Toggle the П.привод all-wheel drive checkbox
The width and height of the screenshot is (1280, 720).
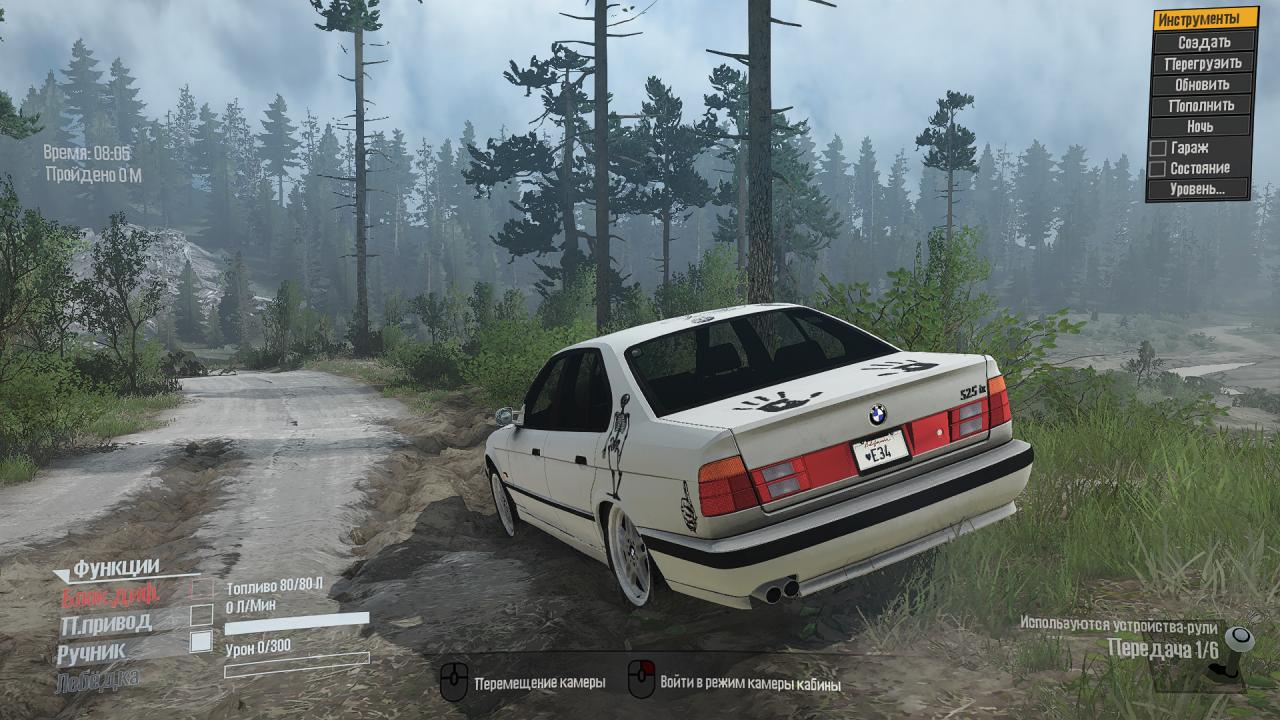click(x=202, y=615)
